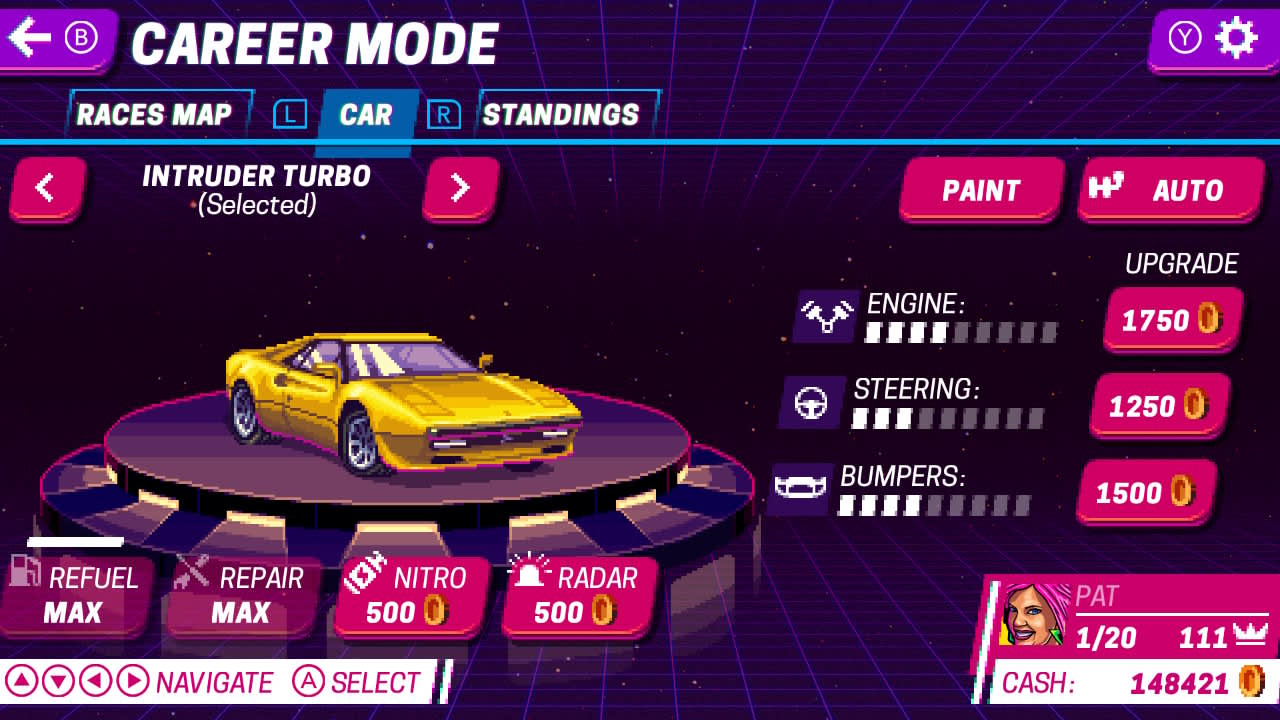Open the Paint customization screen

click(980, 190)
